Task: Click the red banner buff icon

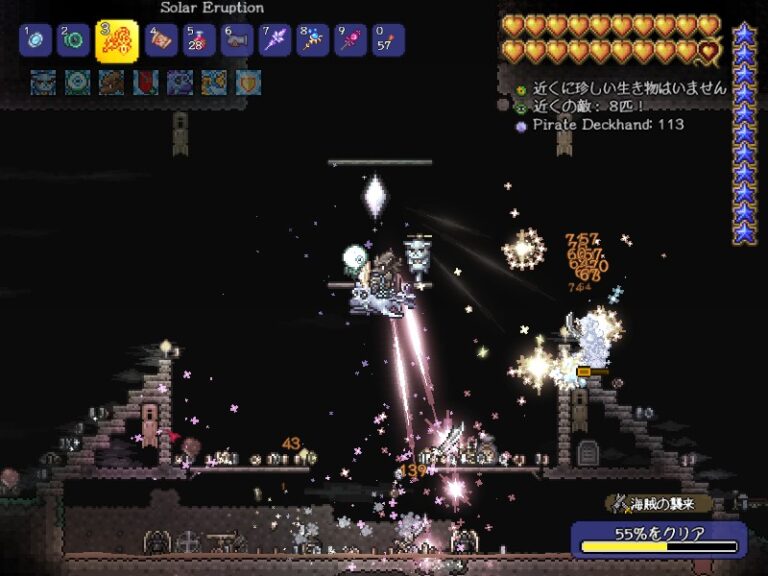Action: click(x=146, y=82)
